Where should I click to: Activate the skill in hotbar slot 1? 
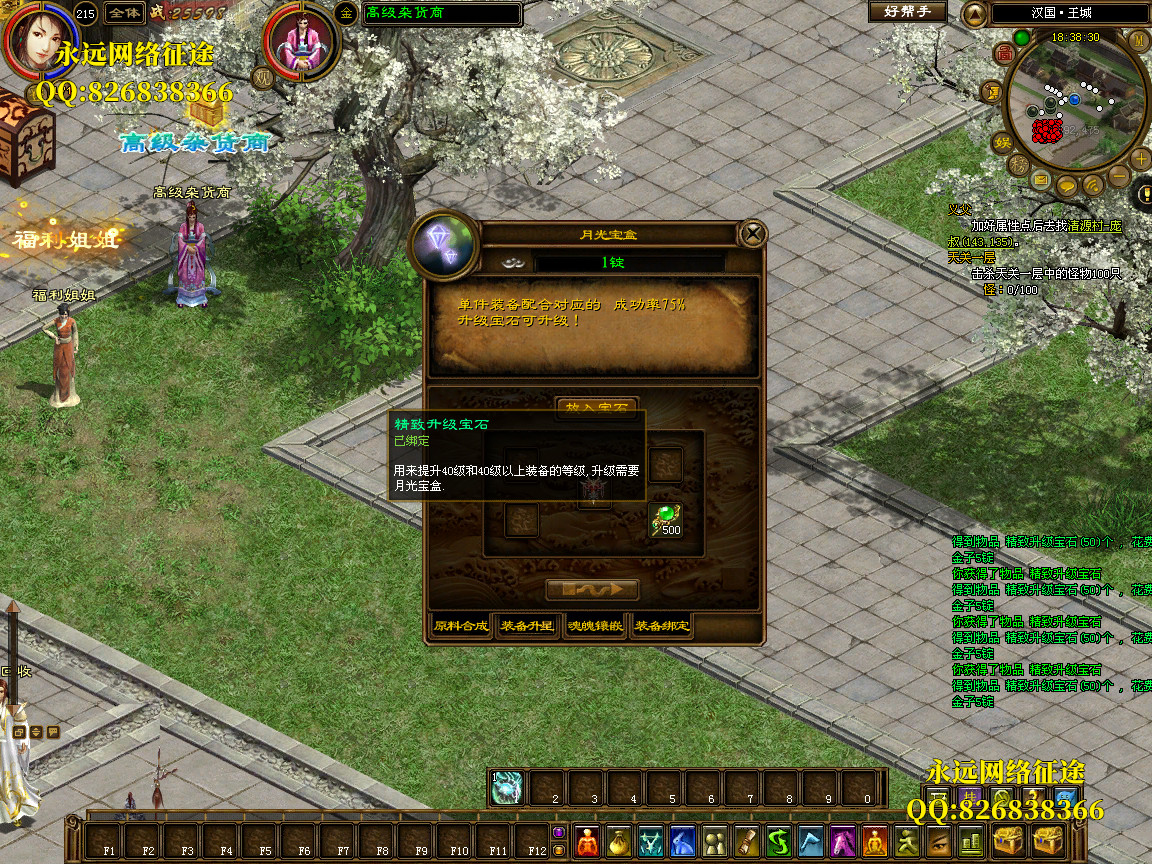(x=509, y=788)
